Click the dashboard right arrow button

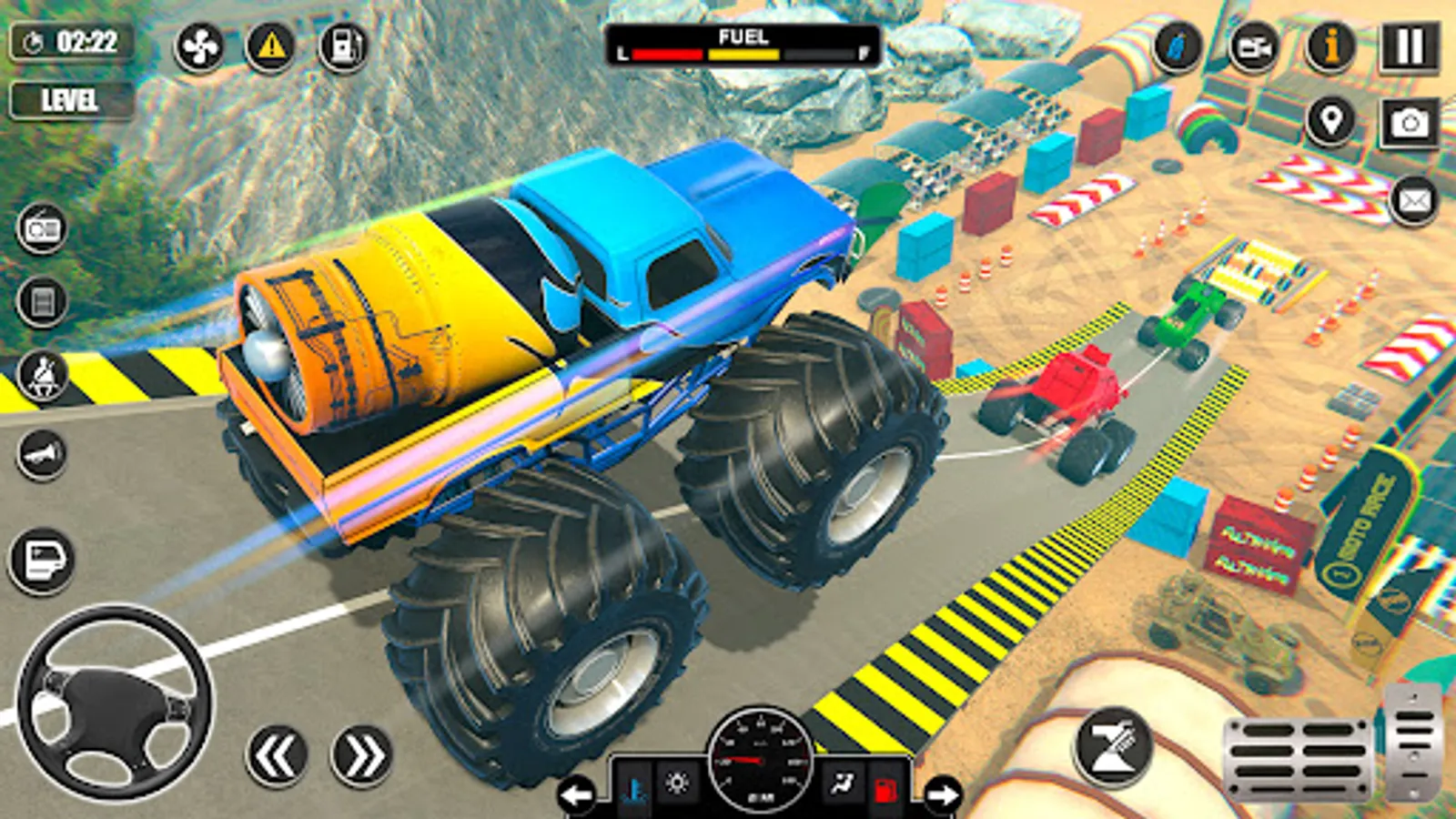tap(943, 794)
